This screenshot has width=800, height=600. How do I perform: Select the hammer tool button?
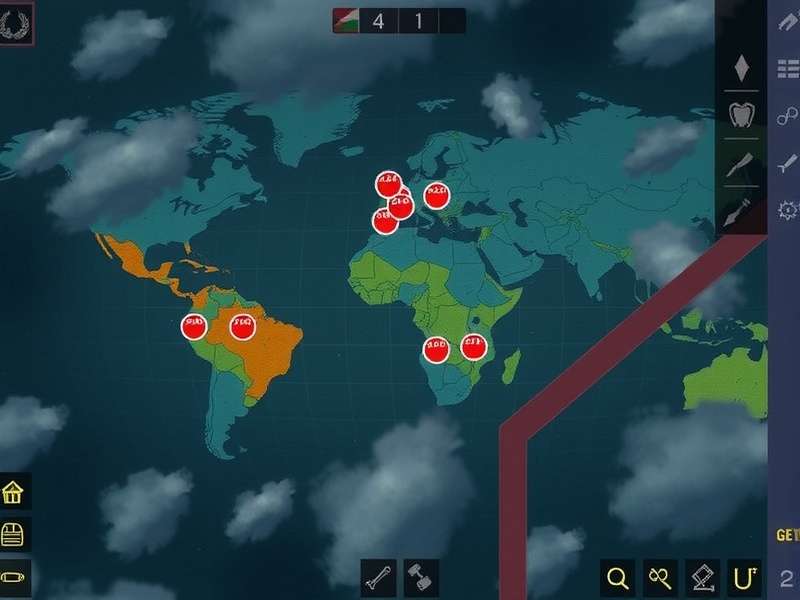[x=418, y=577]
